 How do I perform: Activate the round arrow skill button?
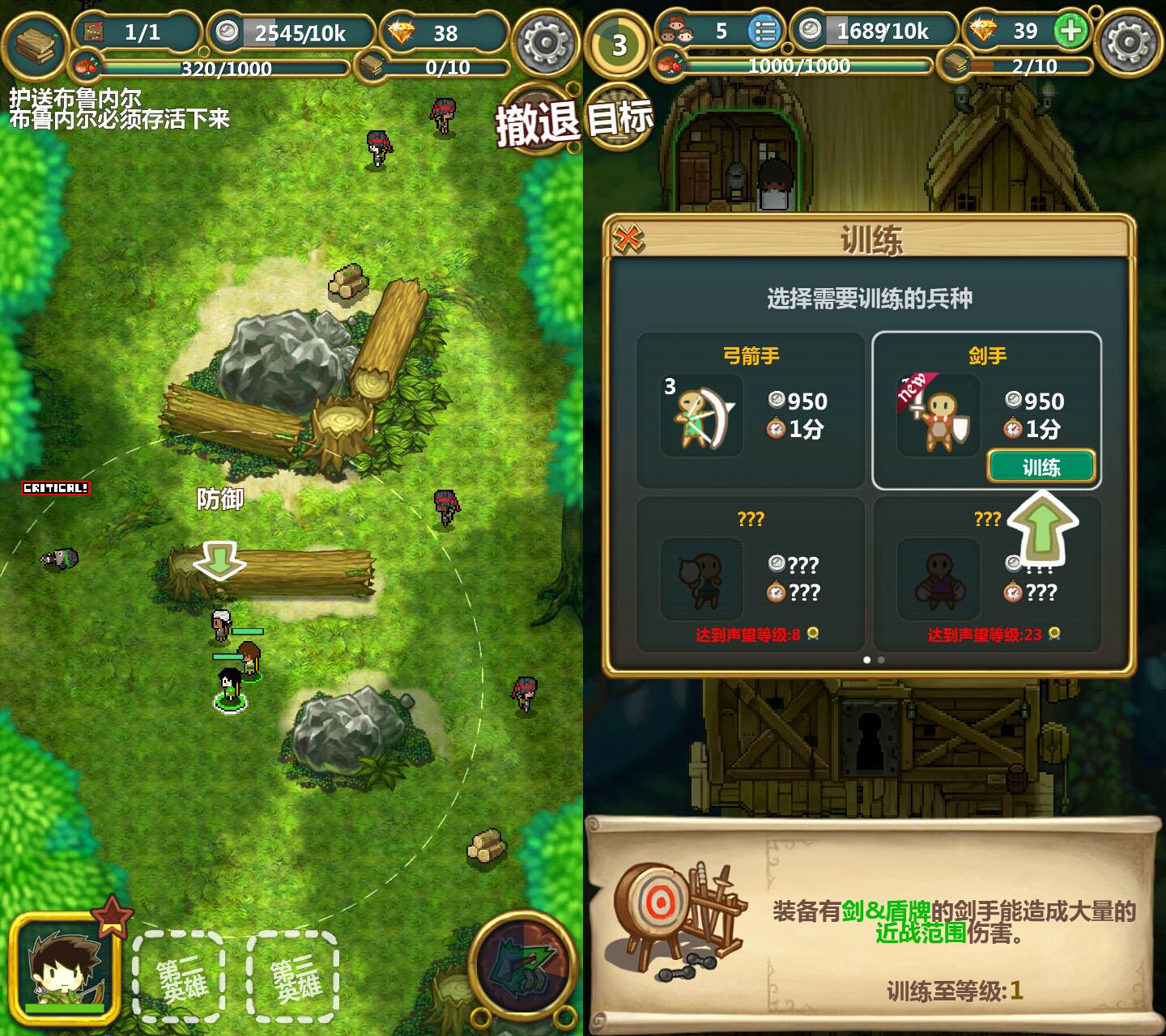523,967
